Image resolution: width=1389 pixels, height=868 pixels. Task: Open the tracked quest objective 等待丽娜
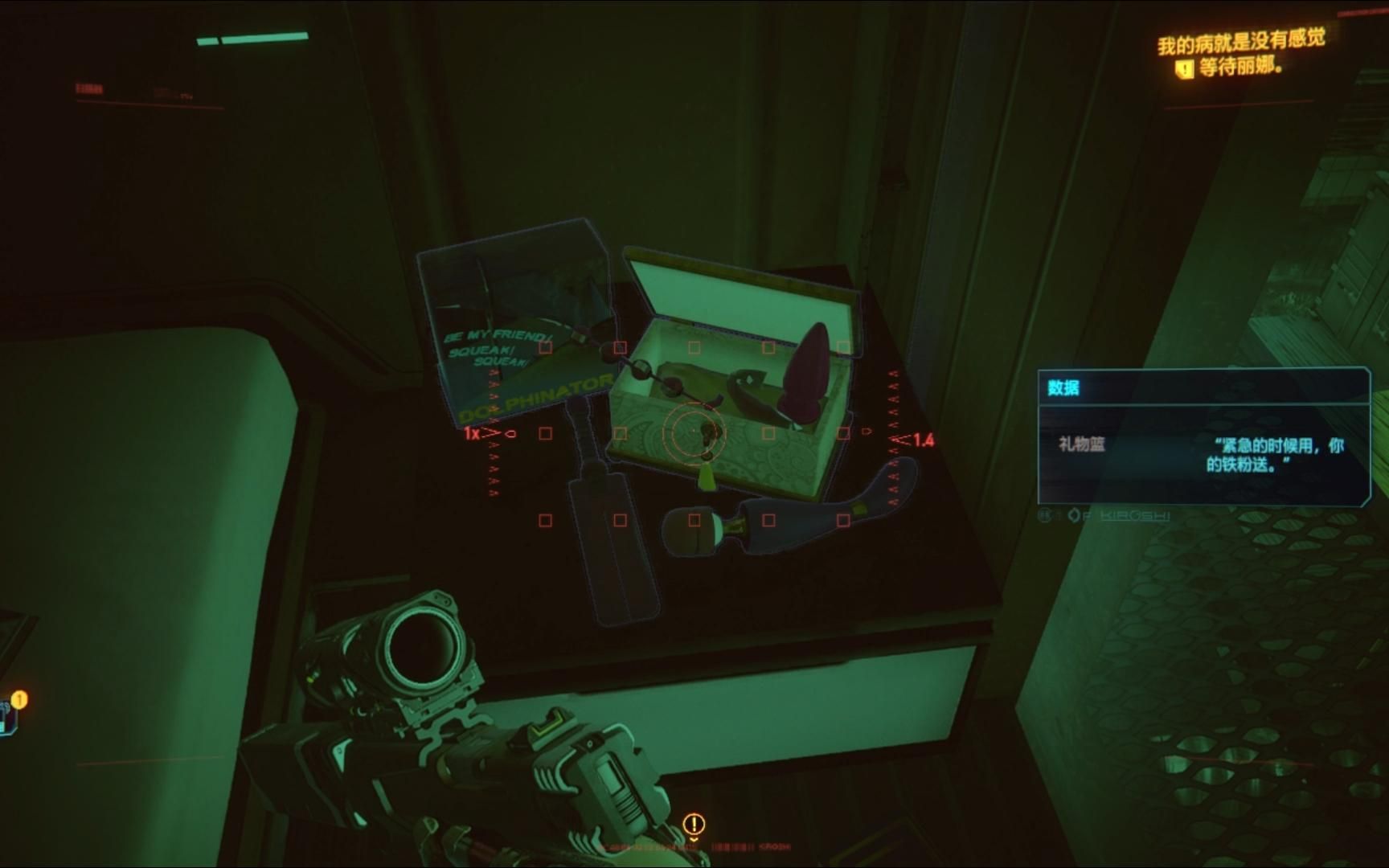click(1239, 68)
